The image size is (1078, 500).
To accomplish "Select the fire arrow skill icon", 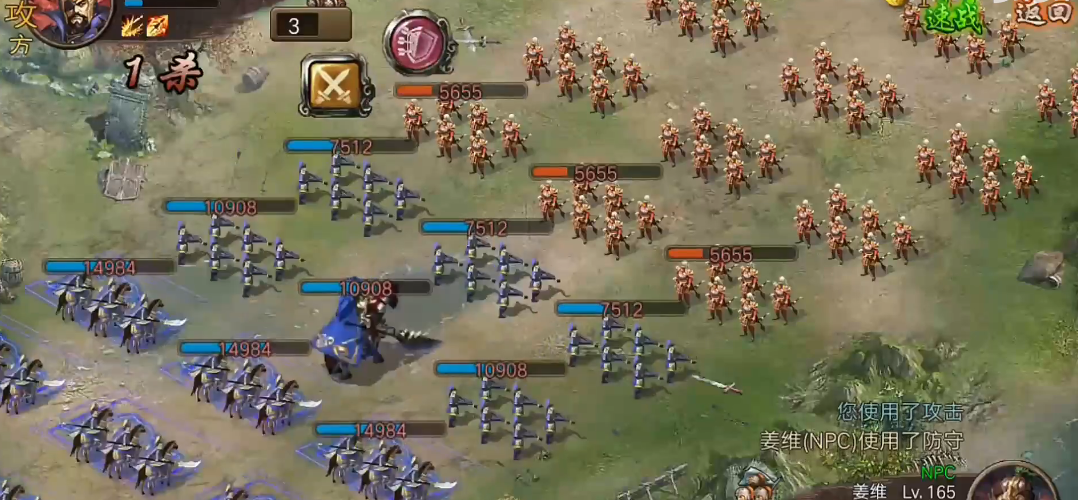I will click(156, 27).
